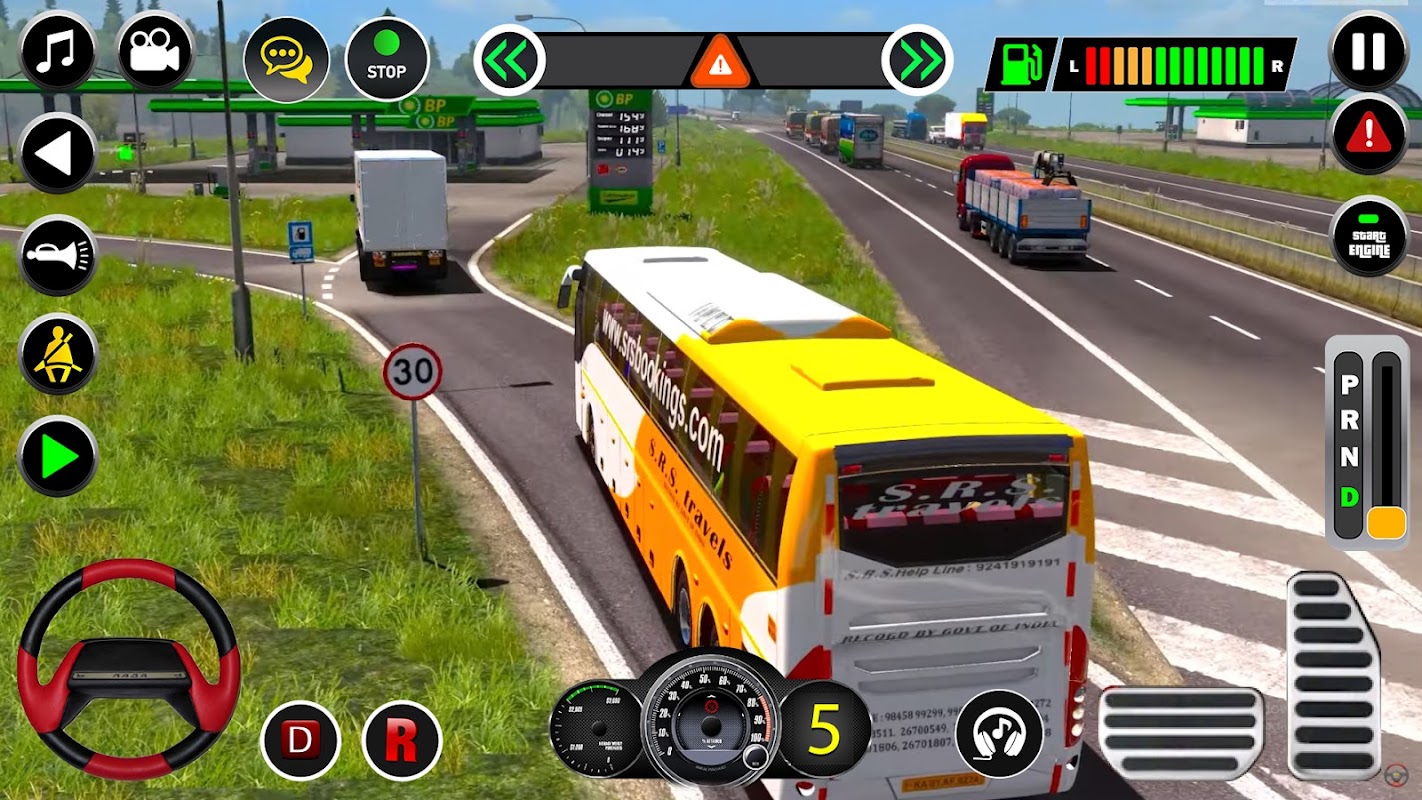This screenshot has height=800, width=1422.
Task: Select the red R reverse button
Action: 402,741
